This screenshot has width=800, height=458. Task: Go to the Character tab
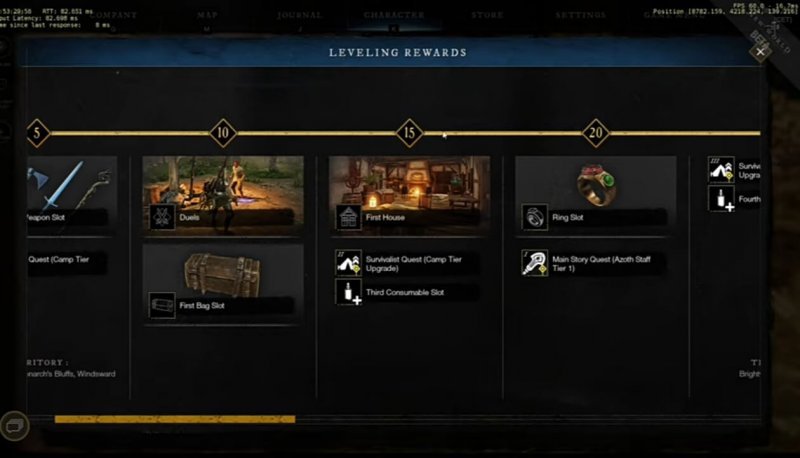[394, 15]
